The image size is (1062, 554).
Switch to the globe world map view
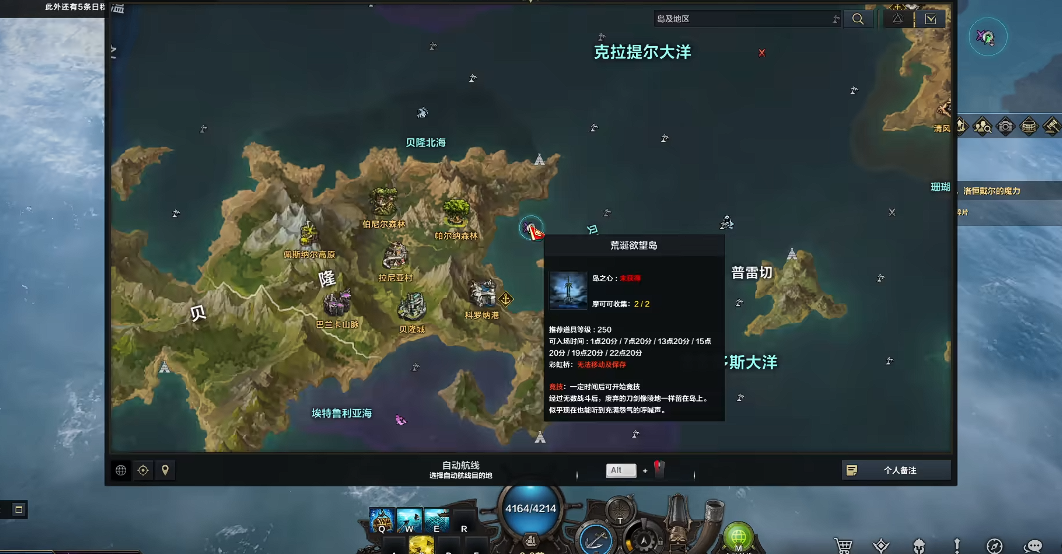pyautogui.click(x=121, y=470)
